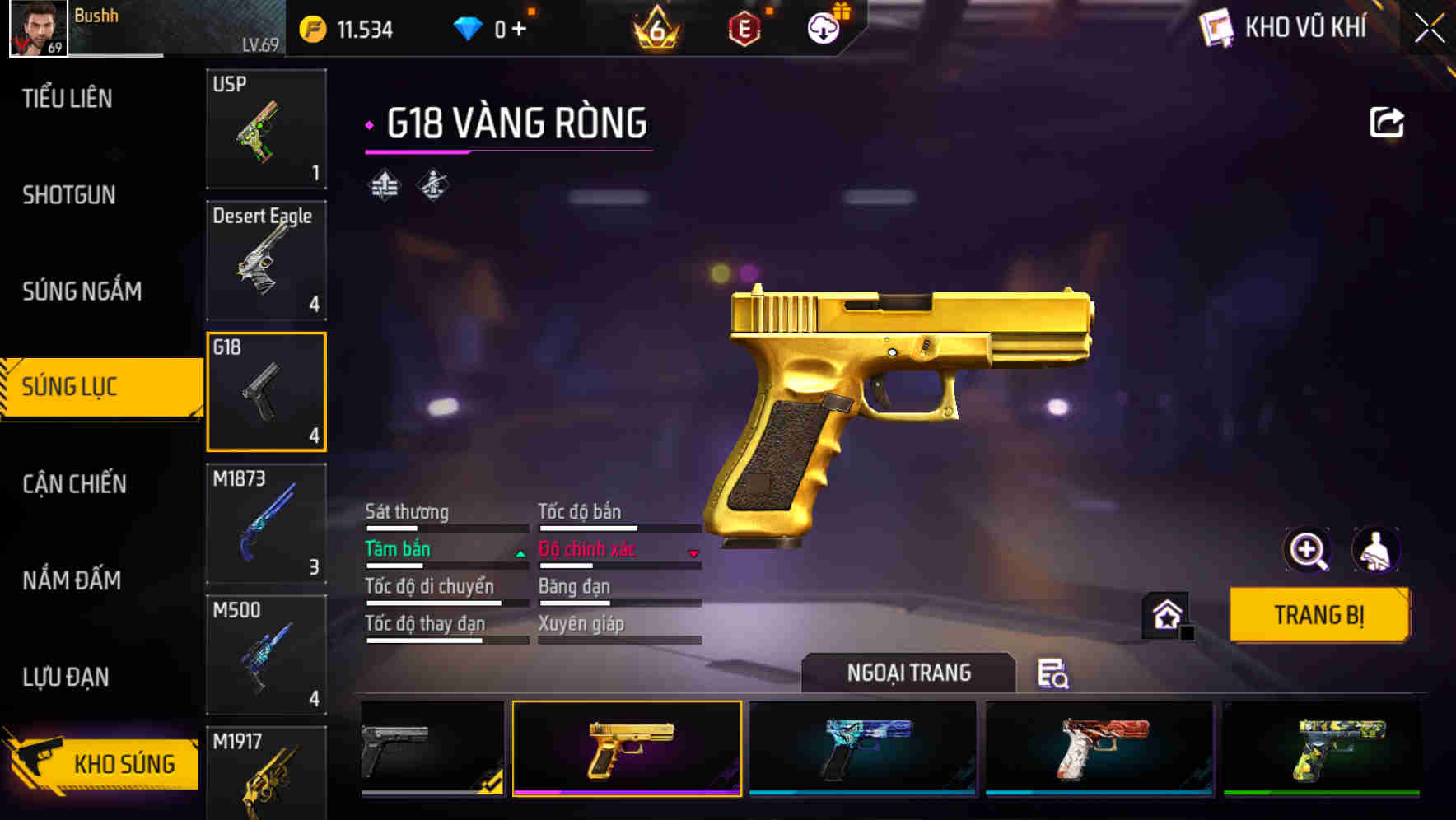1456x820 pixels.
Task: Open KHO VŨ KHÍ at top right
Action: tap(1304, 28)
